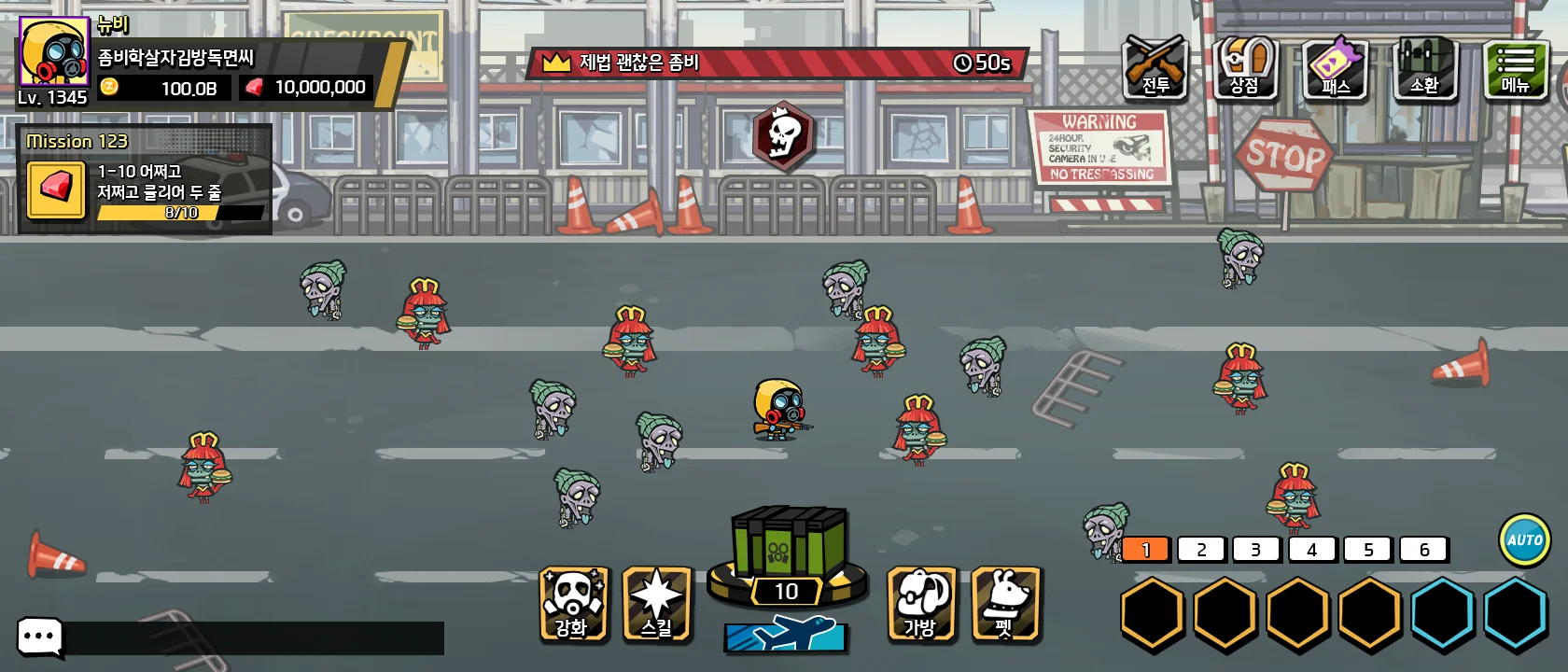Open the green supply crate

788,544
